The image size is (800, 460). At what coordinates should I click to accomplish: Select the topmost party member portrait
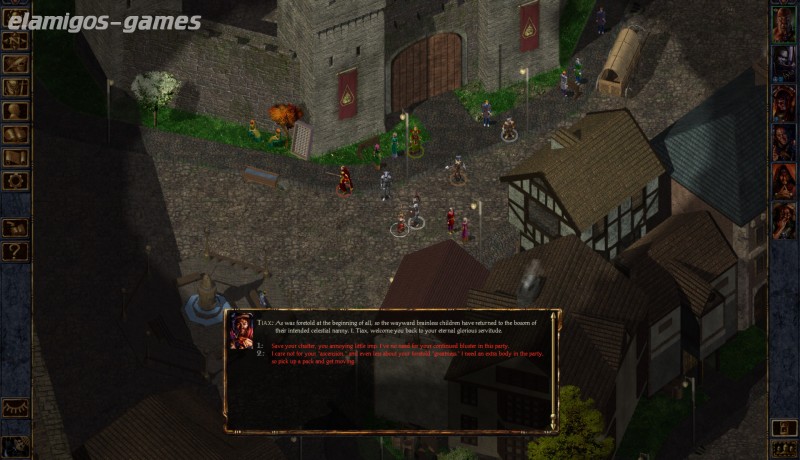[783, 29]
